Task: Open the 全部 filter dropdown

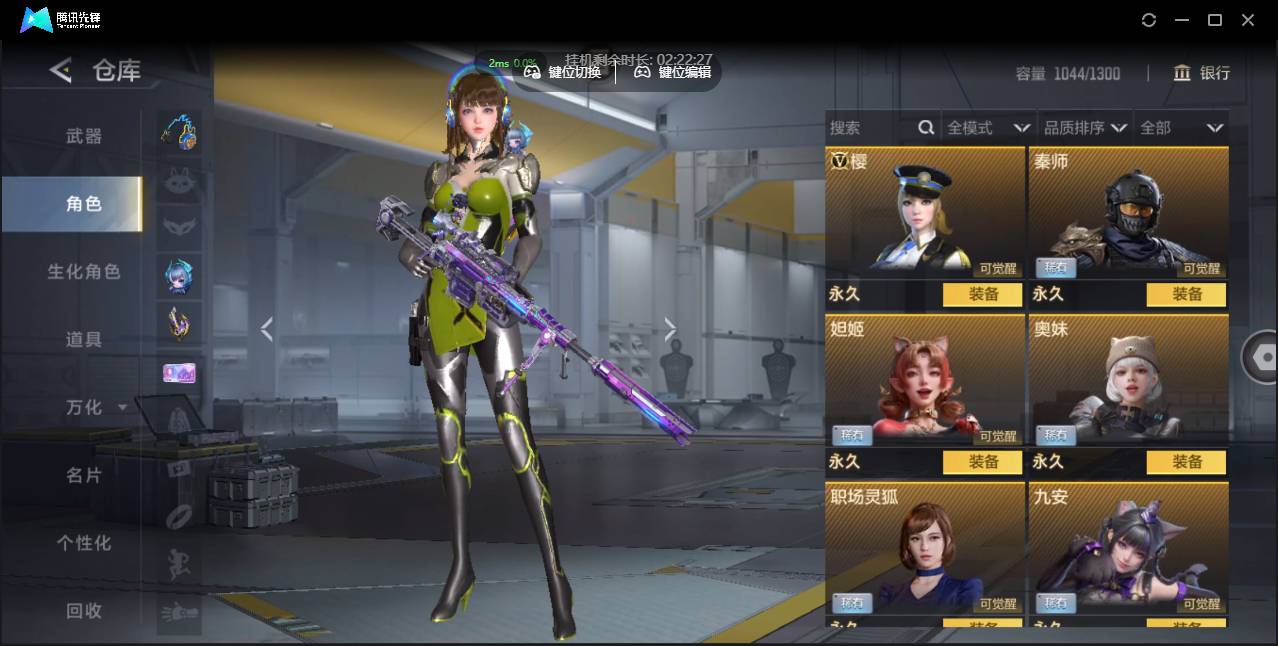Action: click(x=1181, y=128)
